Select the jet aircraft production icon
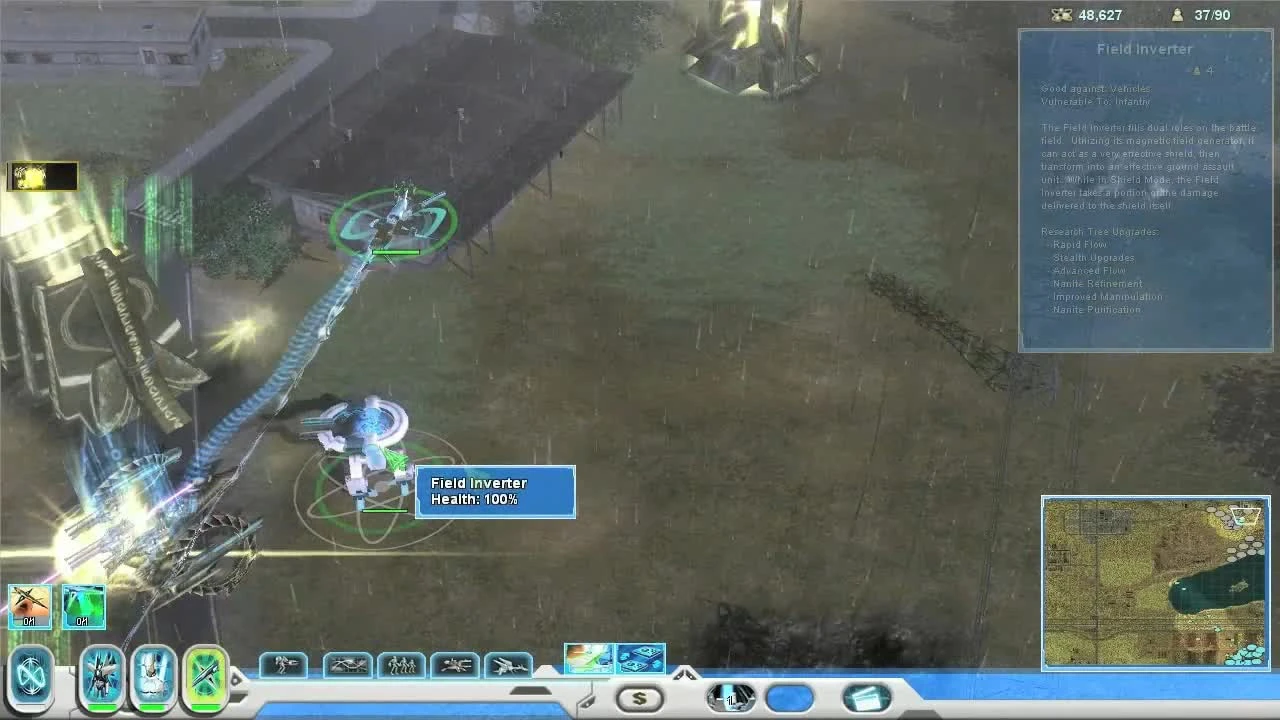1280x720 pixels. pyautogui.click(x=510, y=664)
